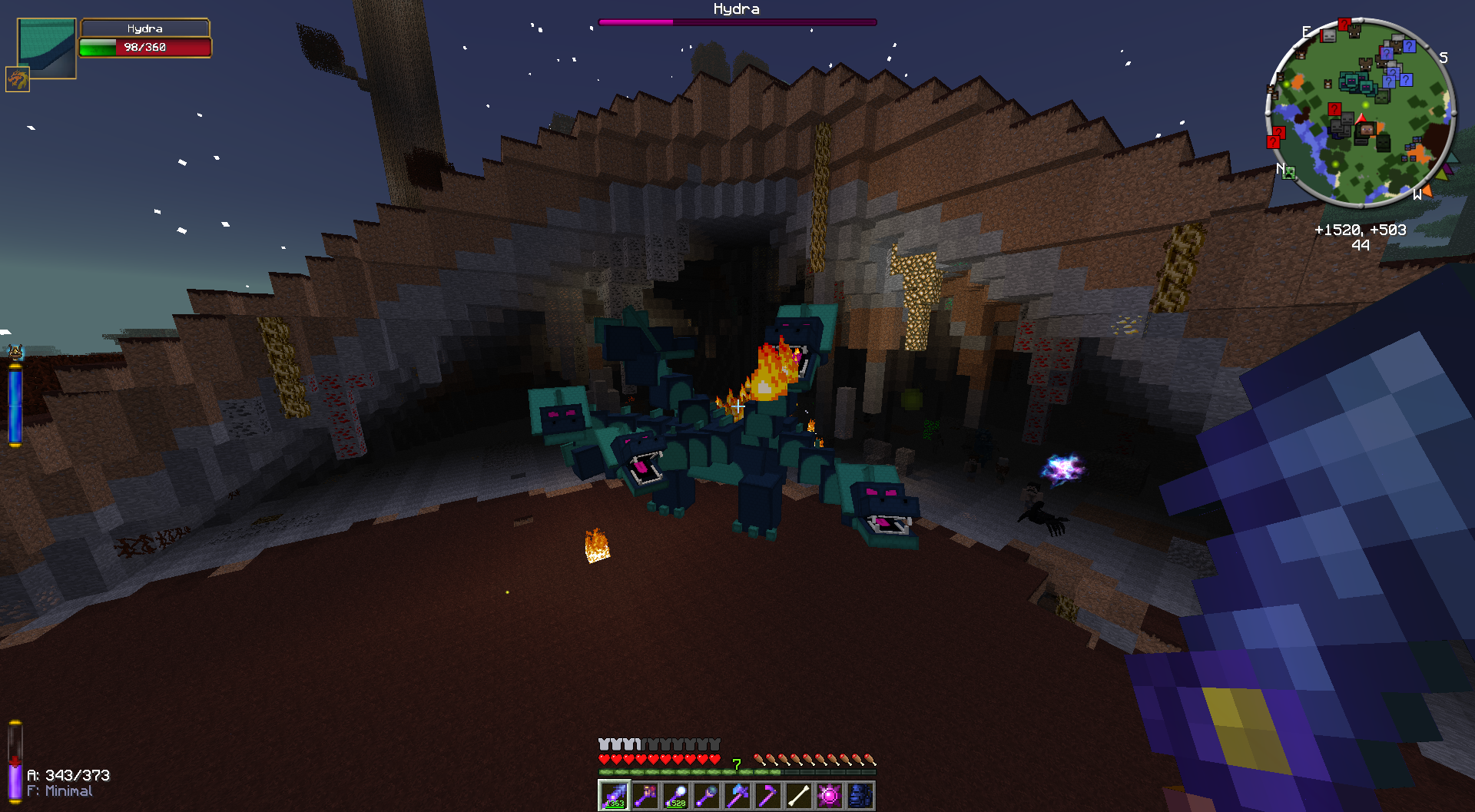Select the pink magic flower in slot eight

(828, 795)
